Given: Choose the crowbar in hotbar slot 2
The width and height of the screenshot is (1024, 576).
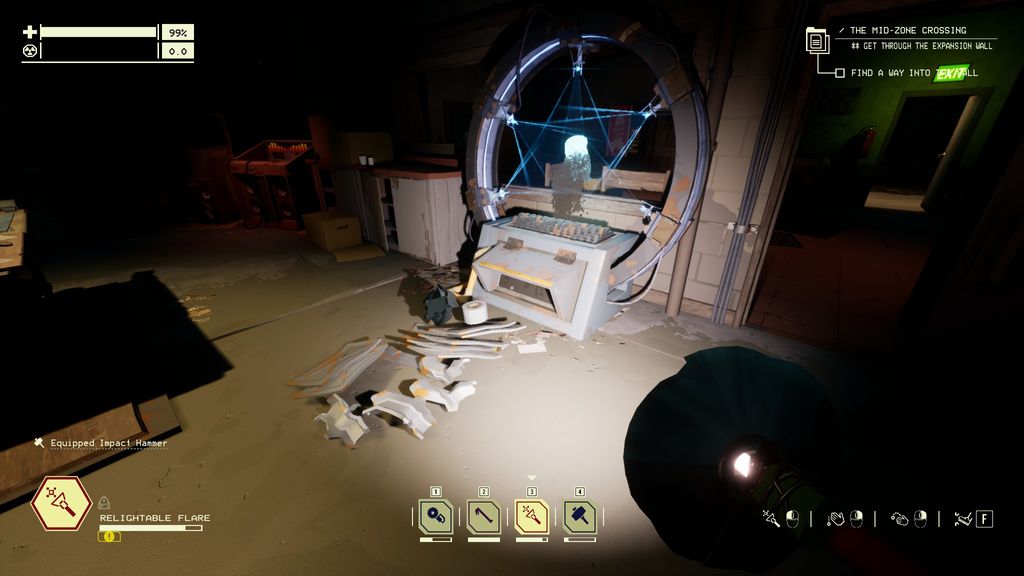Looking at the screenshot, I should pos(484,516).
